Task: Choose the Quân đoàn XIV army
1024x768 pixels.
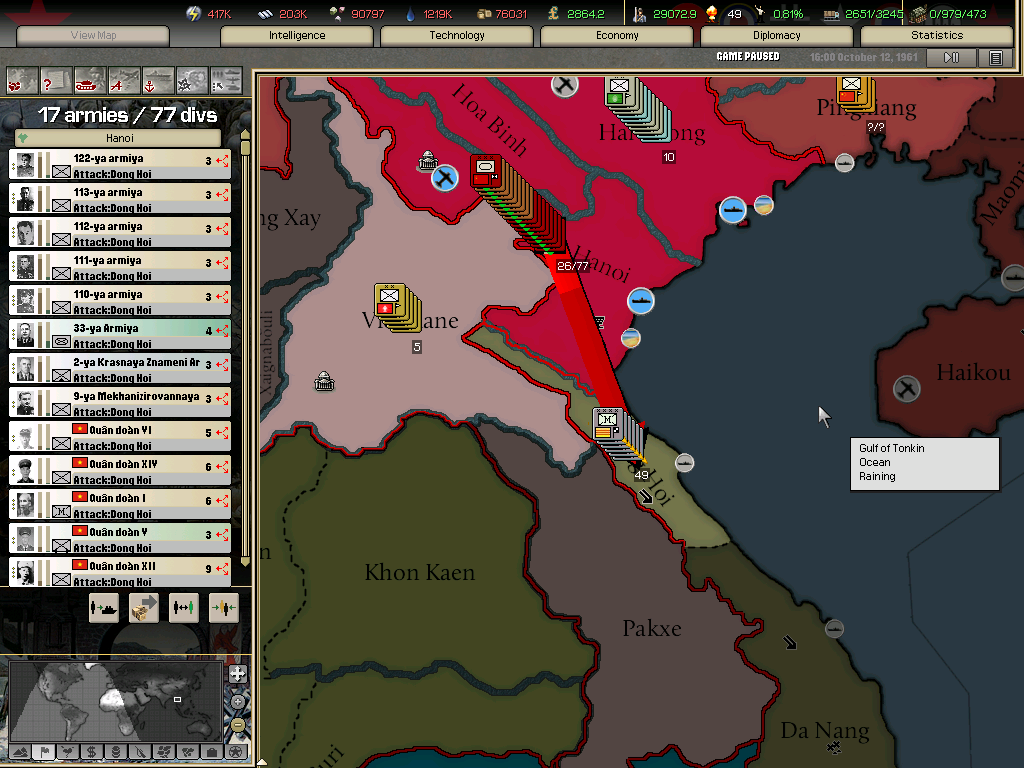Action: 120,471
